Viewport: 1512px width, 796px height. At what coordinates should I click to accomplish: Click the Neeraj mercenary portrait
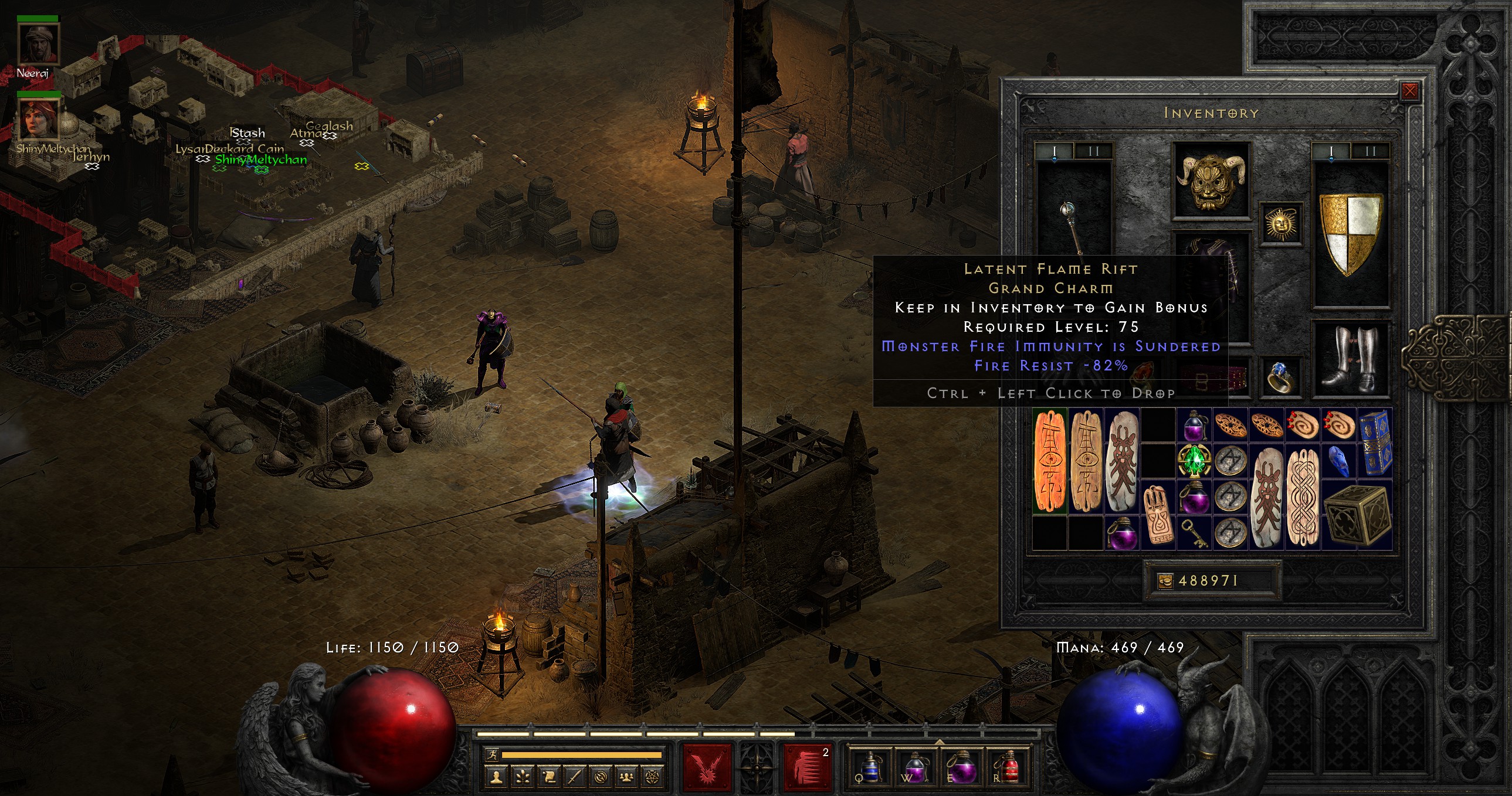[39, 45]
